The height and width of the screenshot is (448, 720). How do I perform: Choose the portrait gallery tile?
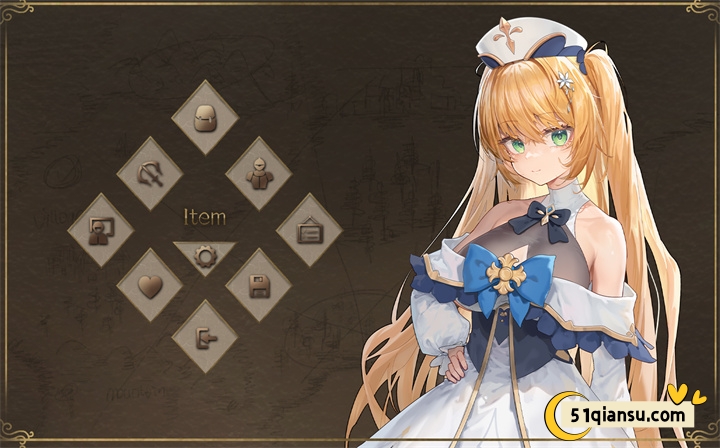(x=101, y=229)
